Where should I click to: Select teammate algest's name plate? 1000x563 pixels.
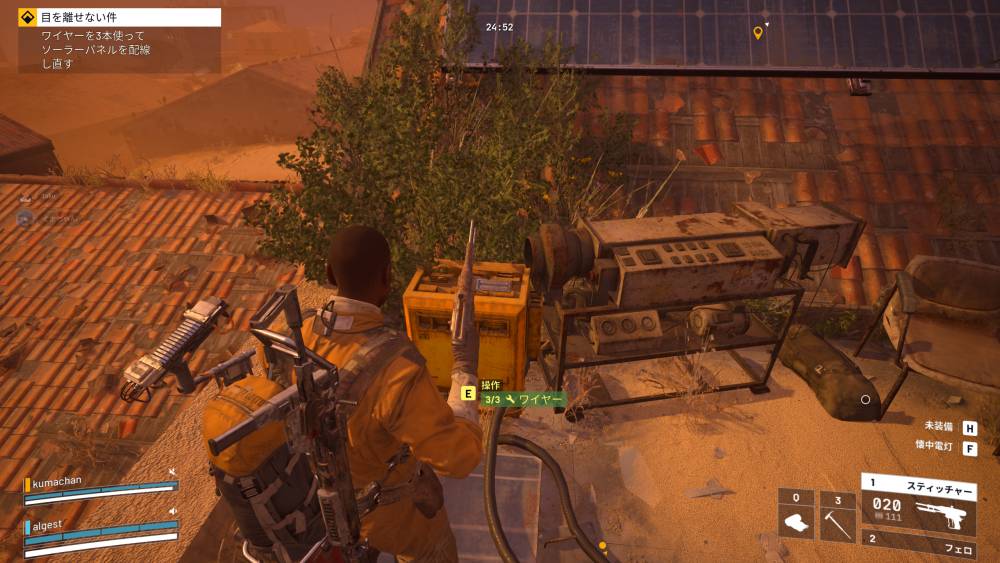click(50, 526)
